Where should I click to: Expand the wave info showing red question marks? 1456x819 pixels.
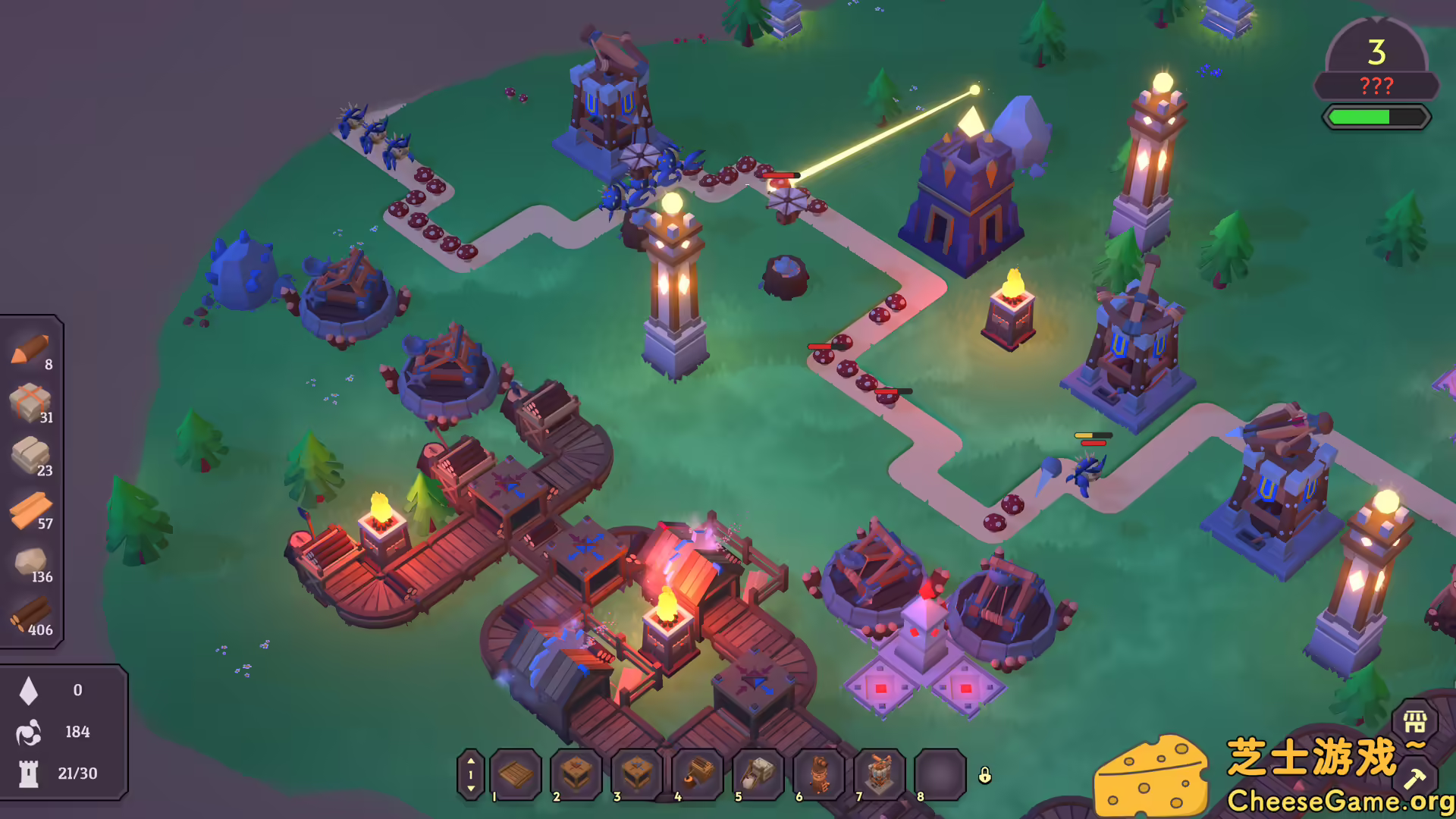pos(1377,86)
